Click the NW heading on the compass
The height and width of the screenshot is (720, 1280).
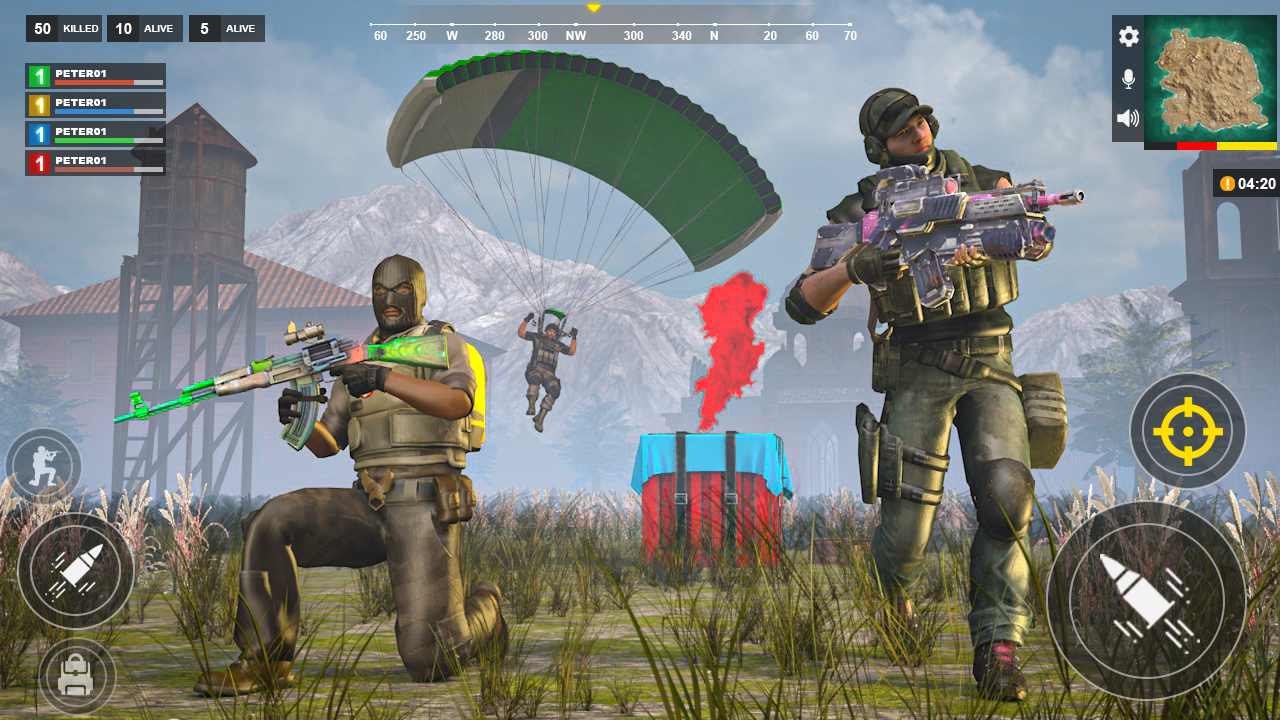573,34
